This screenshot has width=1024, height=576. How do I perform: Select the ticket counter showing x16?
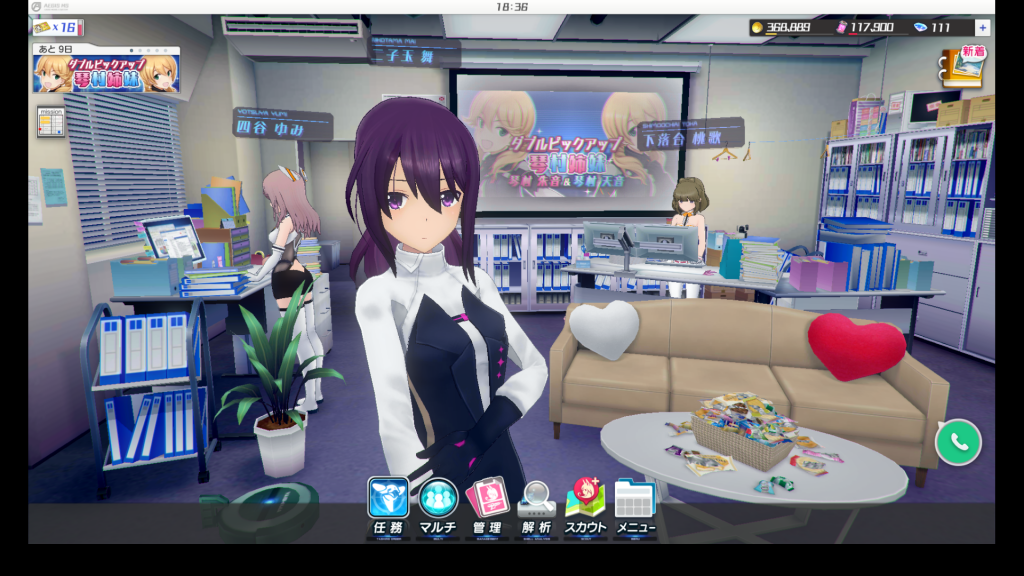56,27
